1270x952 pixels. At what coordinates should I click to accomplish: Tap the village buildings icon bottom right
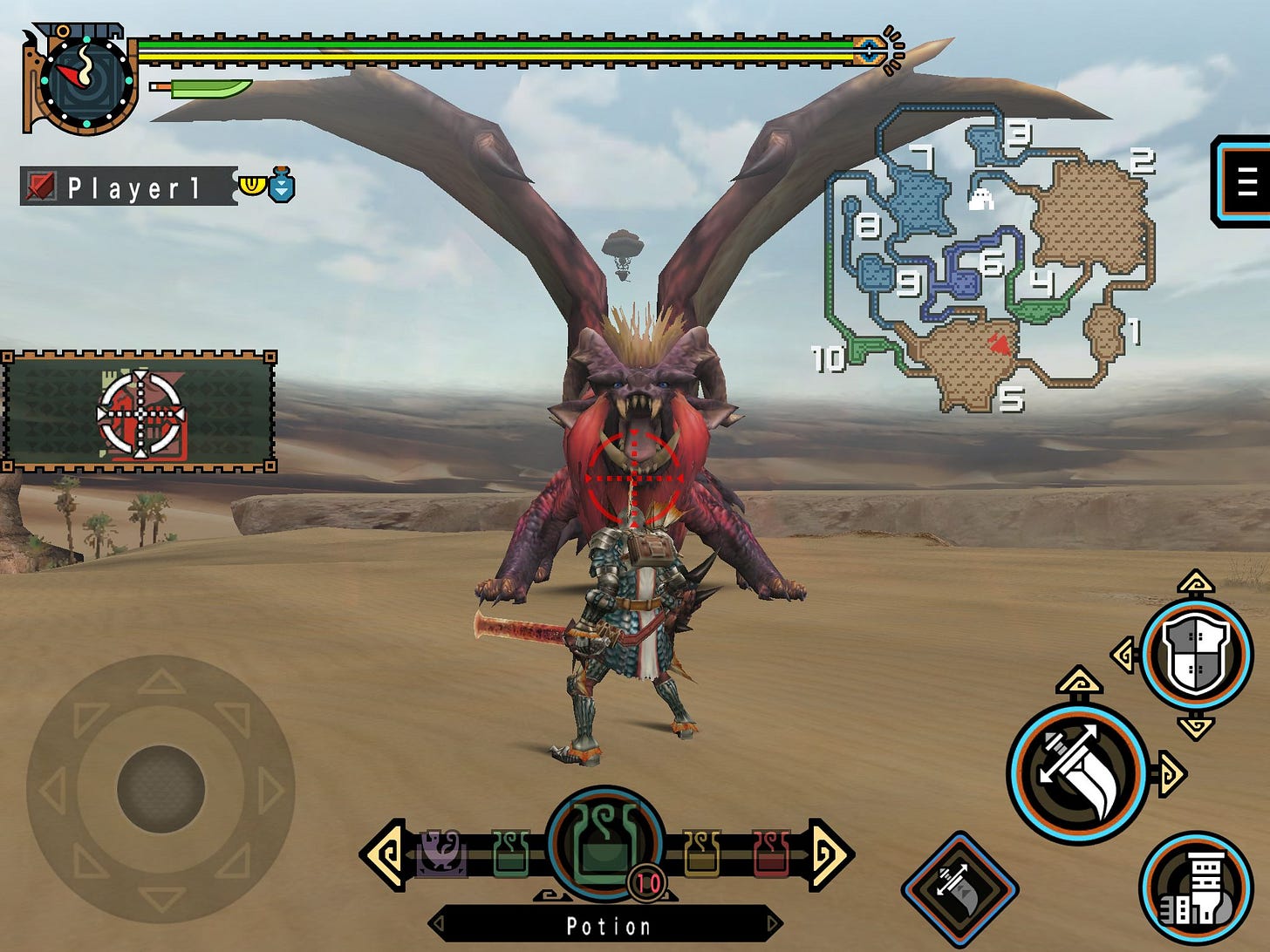pyautogui.click(x=1195, y=888)
